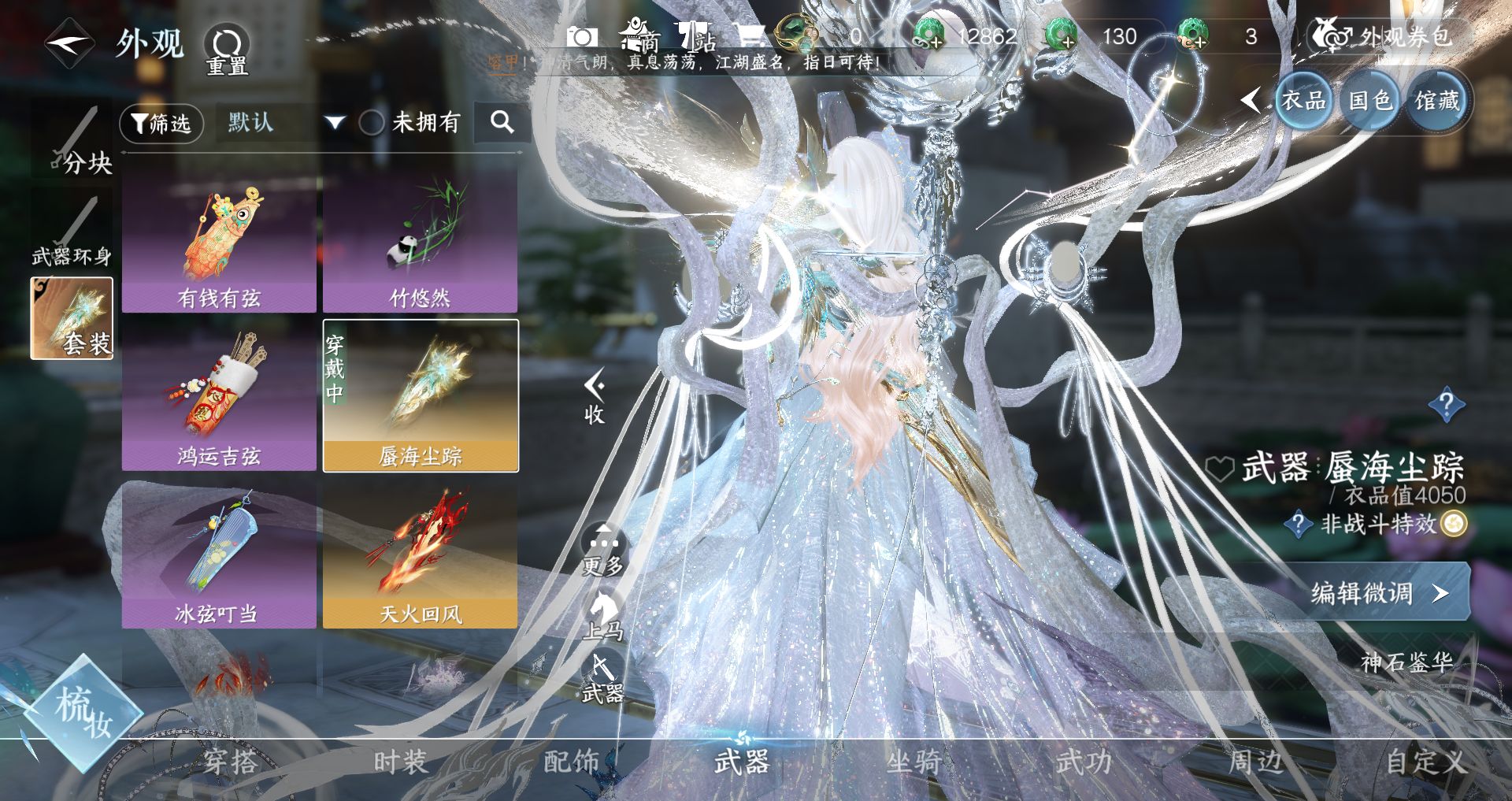Choose the 竹悠然 weapon skin

pyautogui.click(x=421, y=244)
